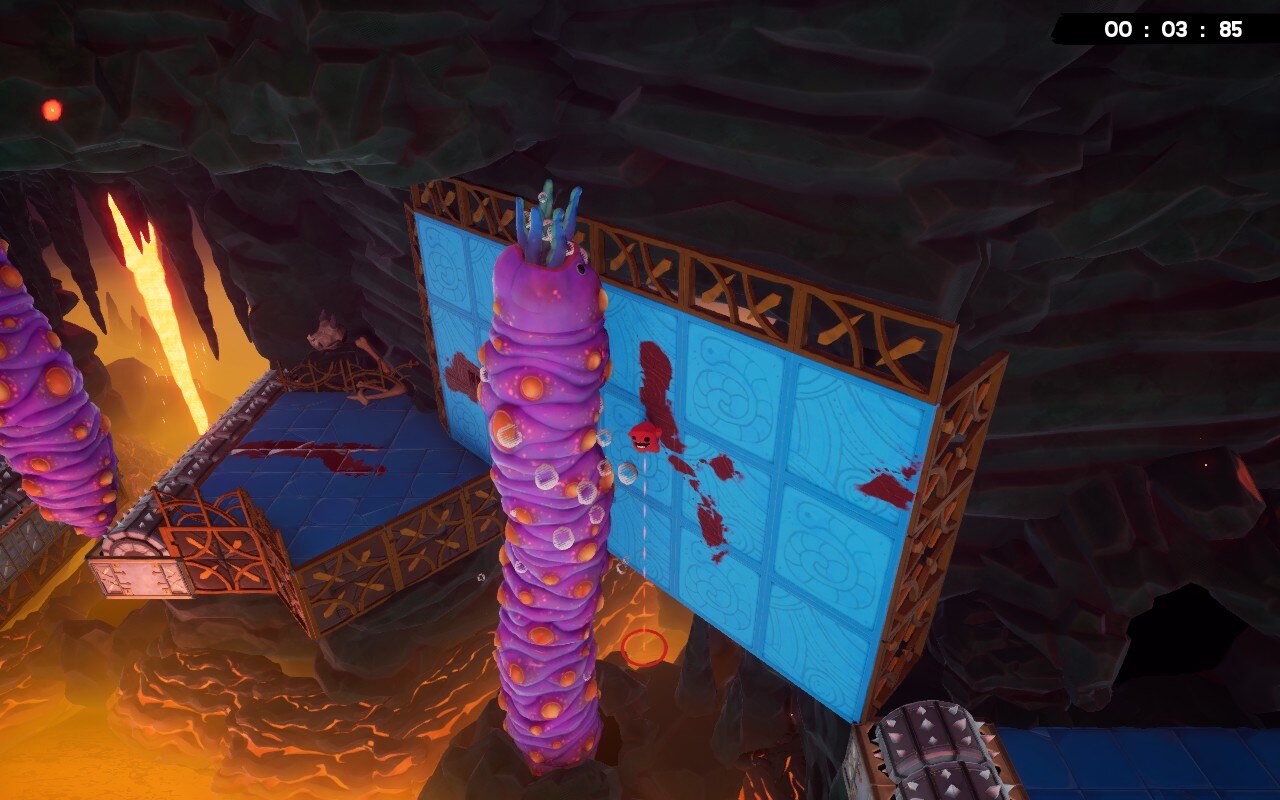Click the red circle marker on the lava
This screenshot has width=1280, height=800.
pos(645,648)
